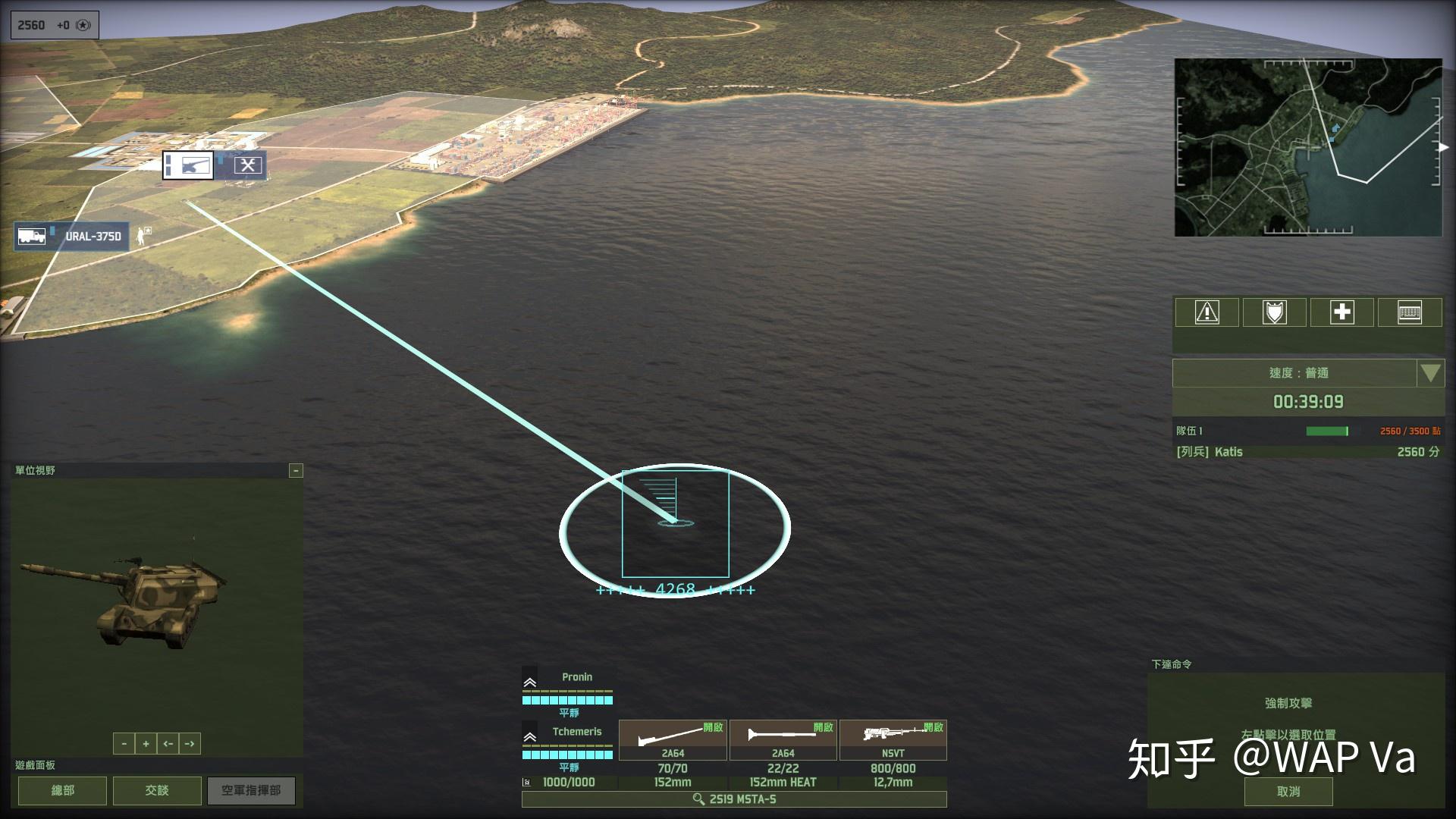This screenshot has height=819, width=1456.
Task: Open the medical cross reinforcements icon
Action: coord(1341,312)
